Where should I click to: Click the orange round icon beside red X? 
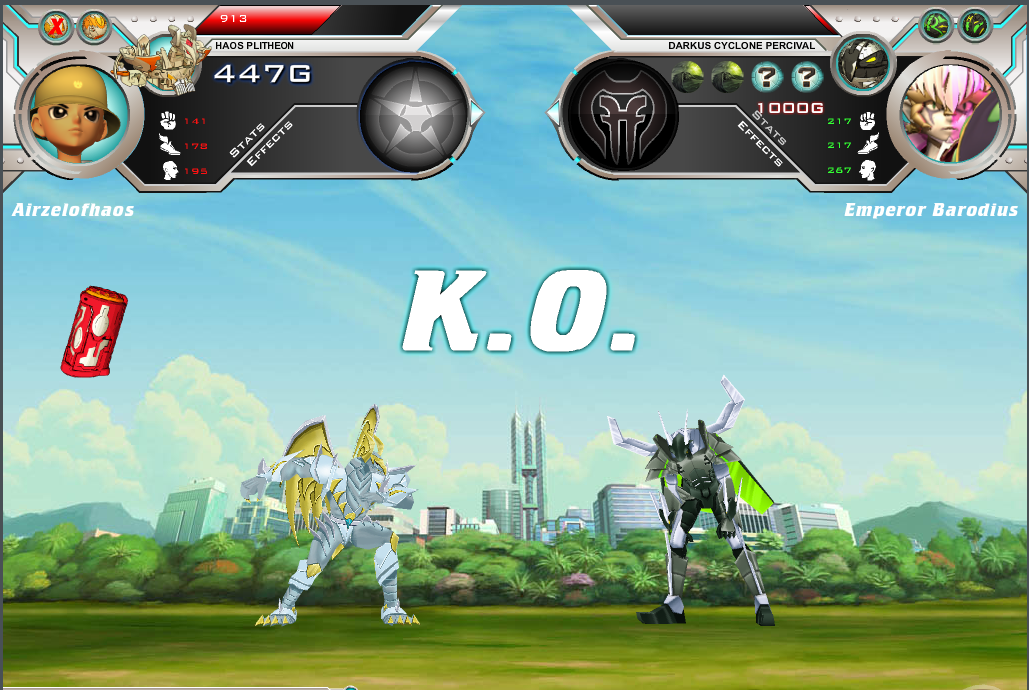(x=93, y=26)
